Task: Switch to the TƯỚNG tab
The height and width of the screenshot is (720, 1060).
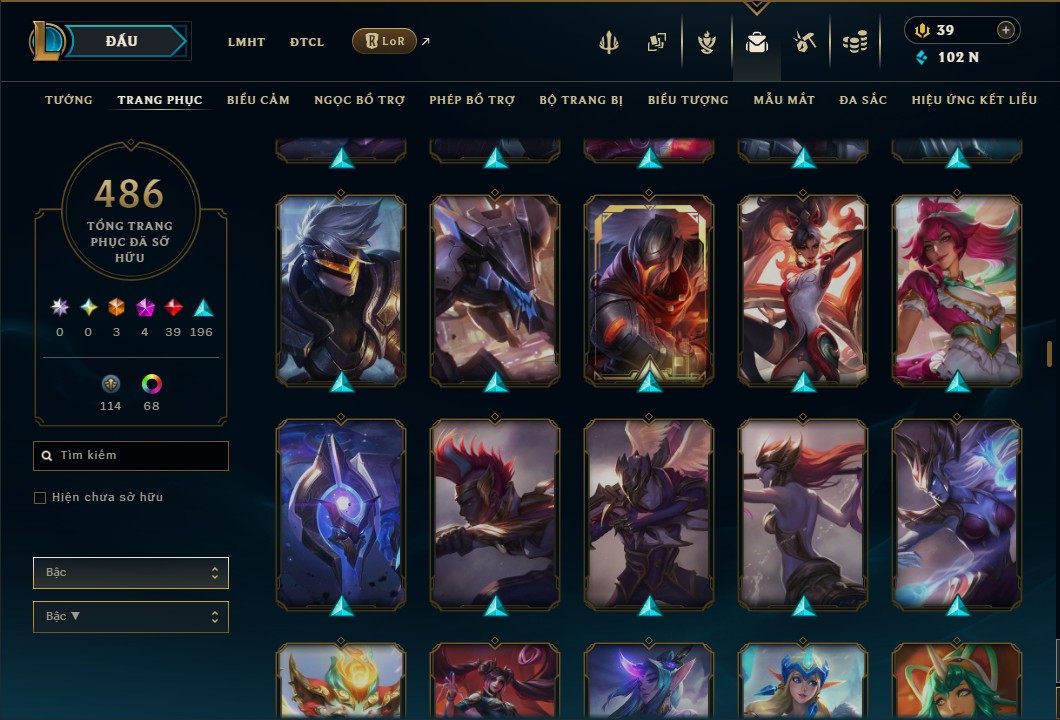Action: (x=69, y=100)
